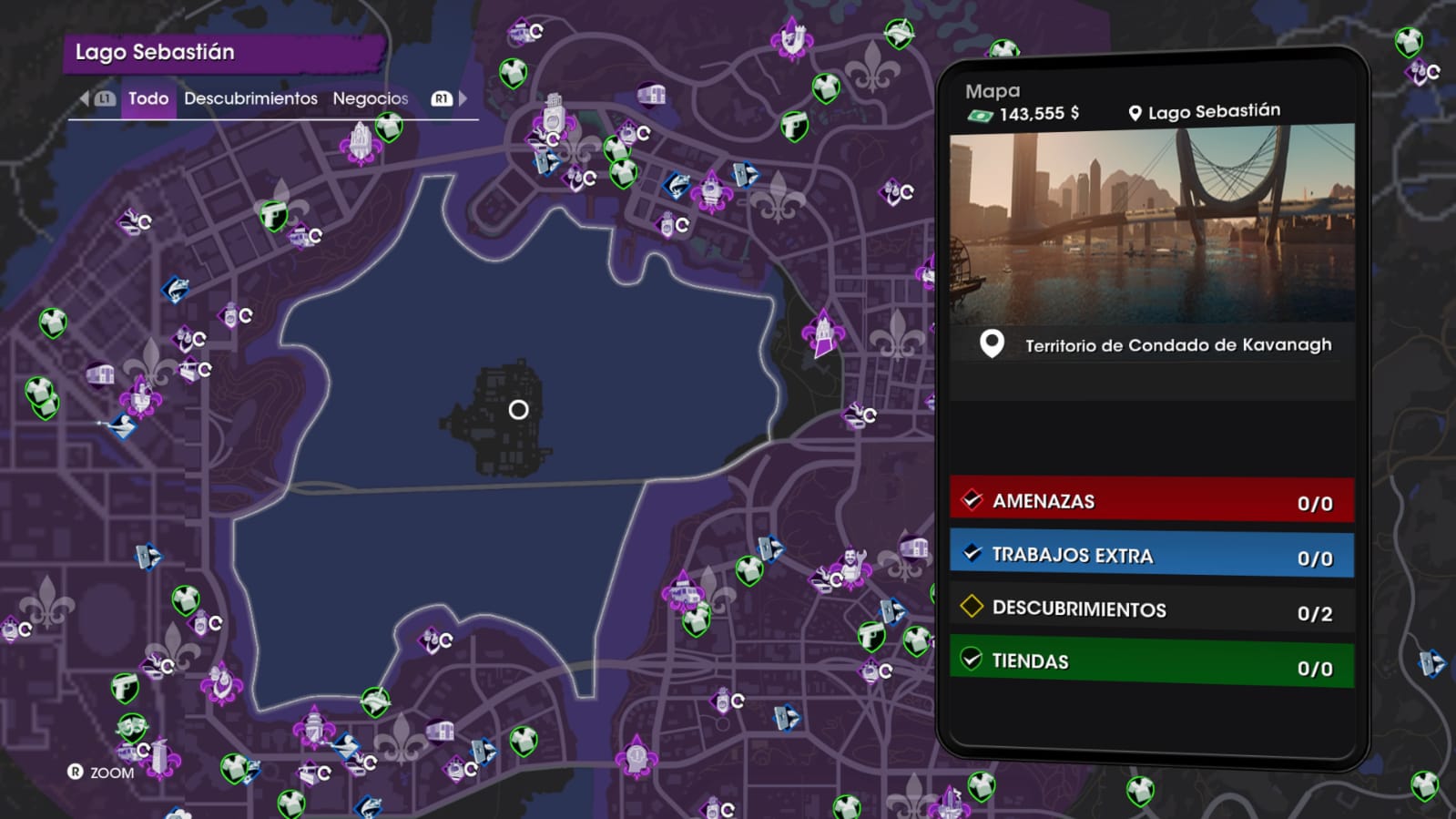This screenshot has width=1456, height=819.
Task: Choose the Trabajos Extra row
Action: (x=1151, y=556)
